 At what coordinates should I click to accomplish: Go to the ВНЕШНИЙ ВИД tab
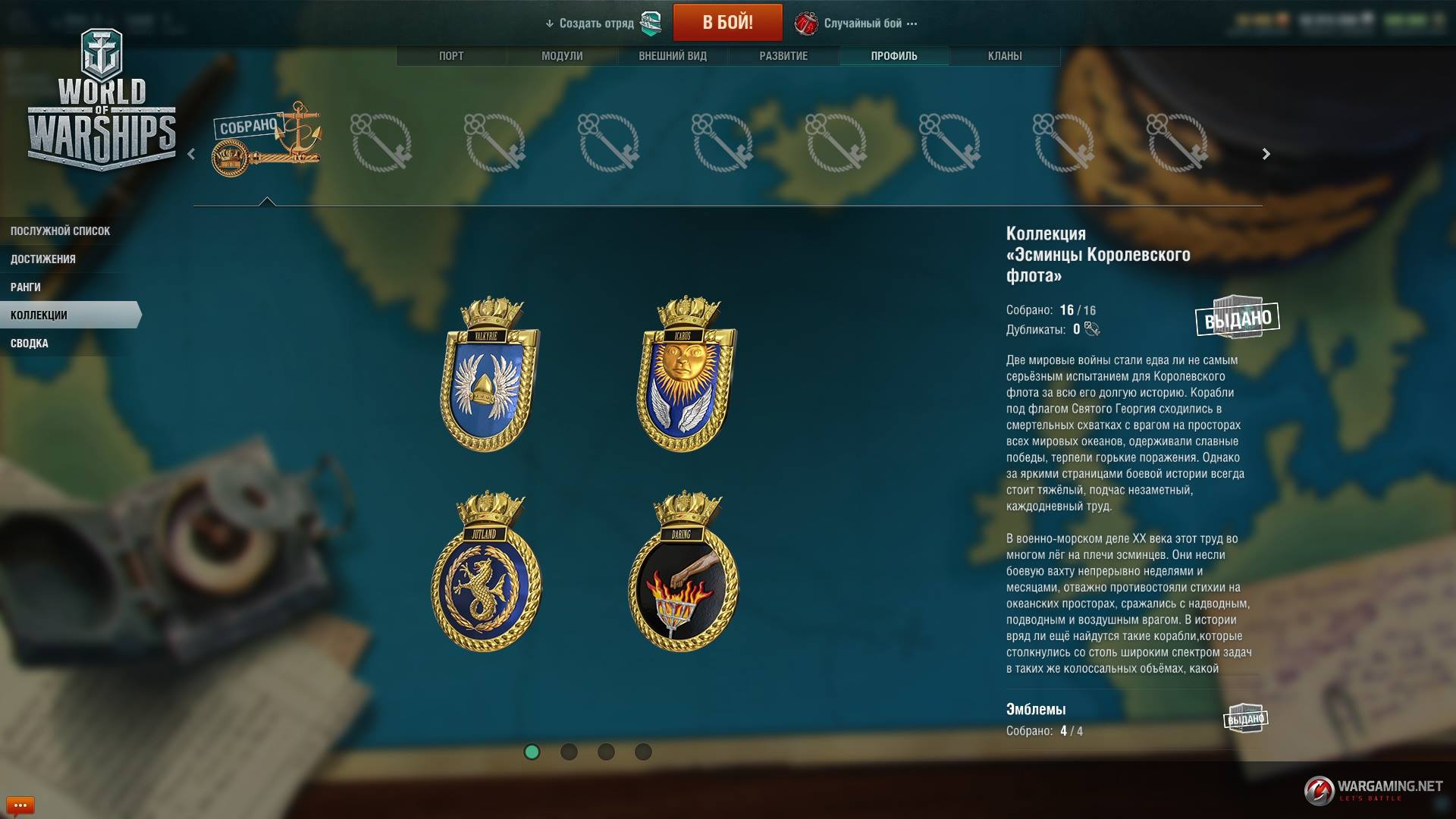point(673,56)
